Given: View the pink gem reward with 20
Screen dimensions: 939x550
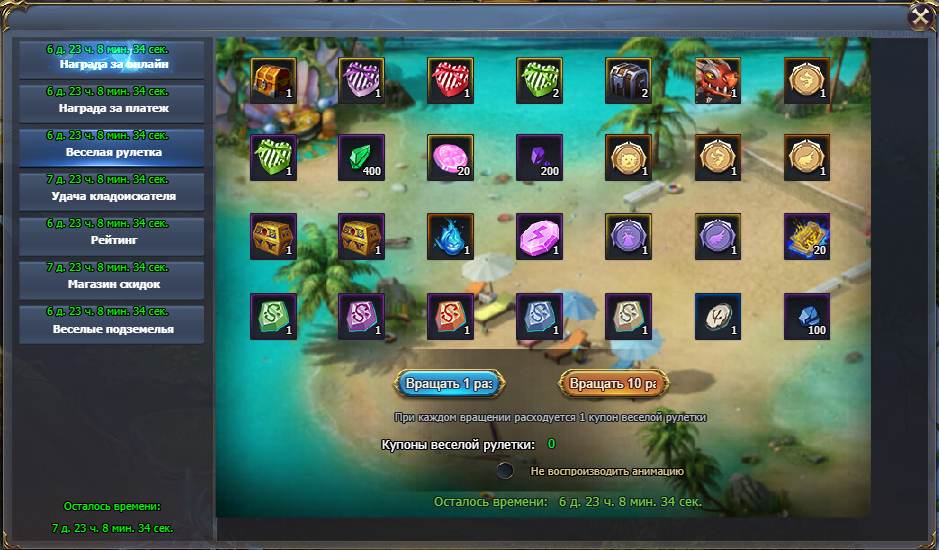Looking at the screenshot, I should (450, 158).
